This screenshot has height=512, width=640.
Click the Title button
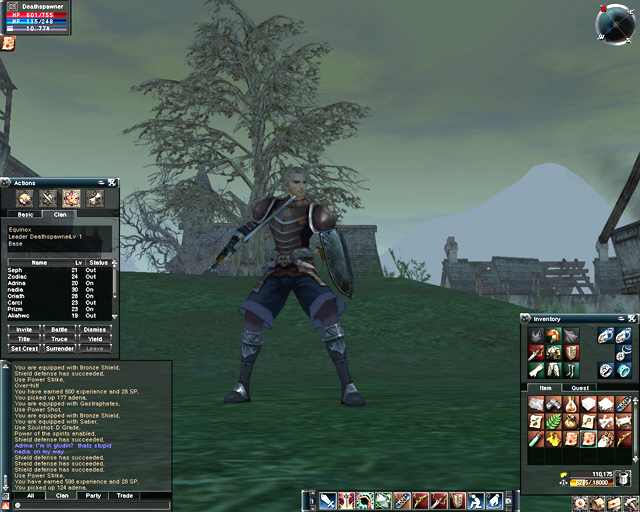click(x=23, y=338)
